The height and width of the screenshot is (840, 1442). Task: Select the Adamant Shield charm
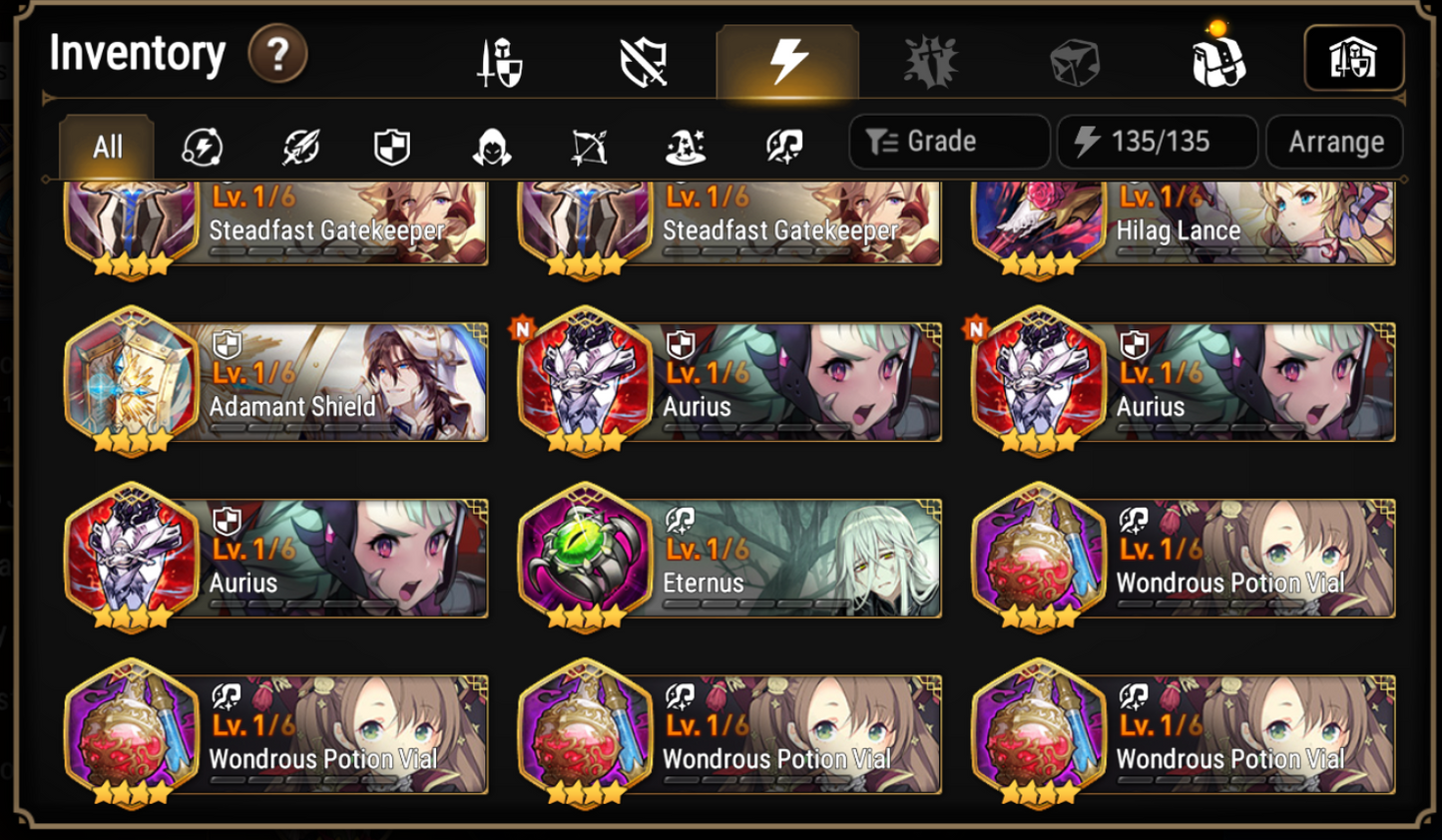pos(272,383)
